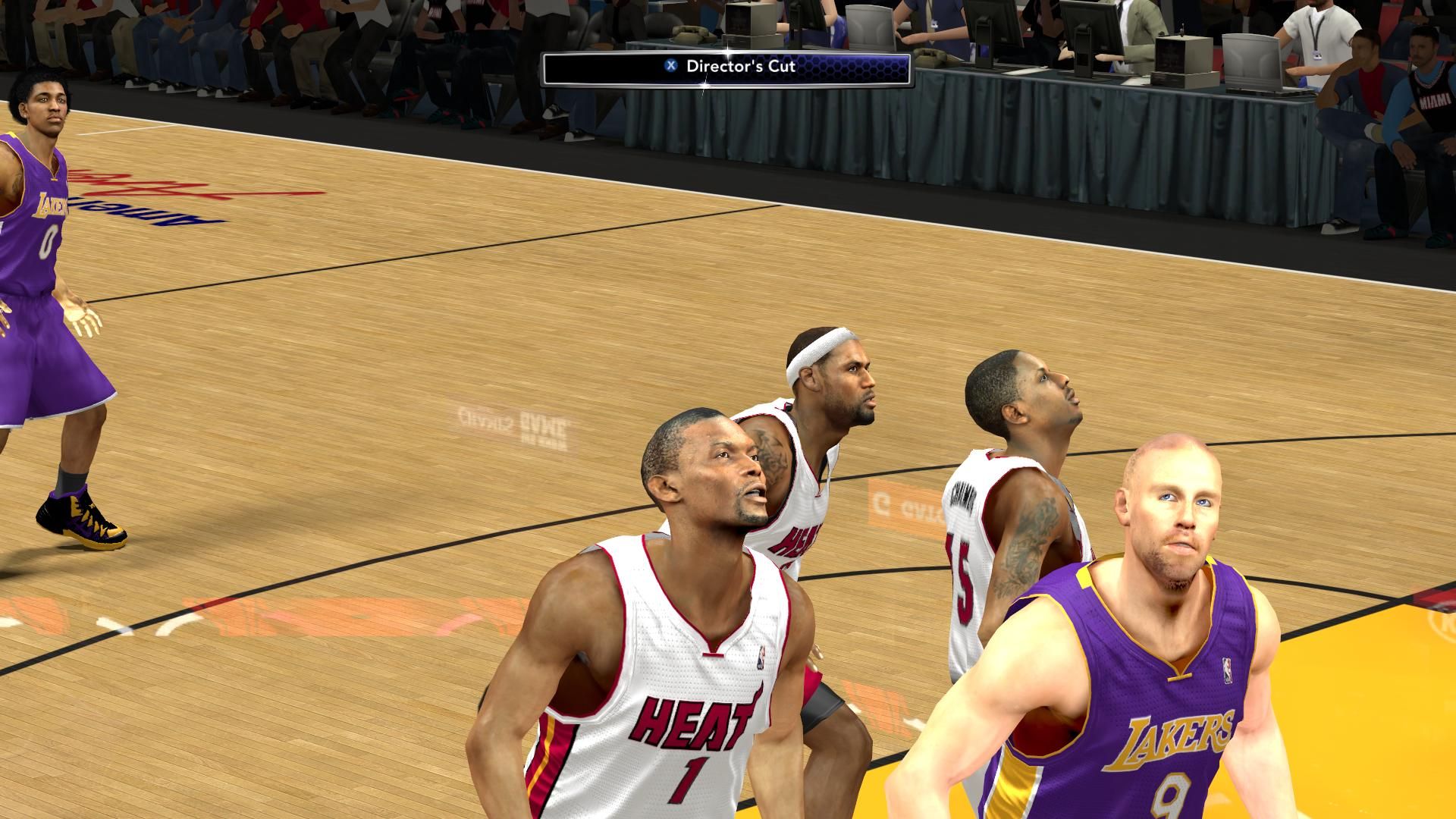
Task: Select the Director's Cut replay option
Action: click(726, 66)
